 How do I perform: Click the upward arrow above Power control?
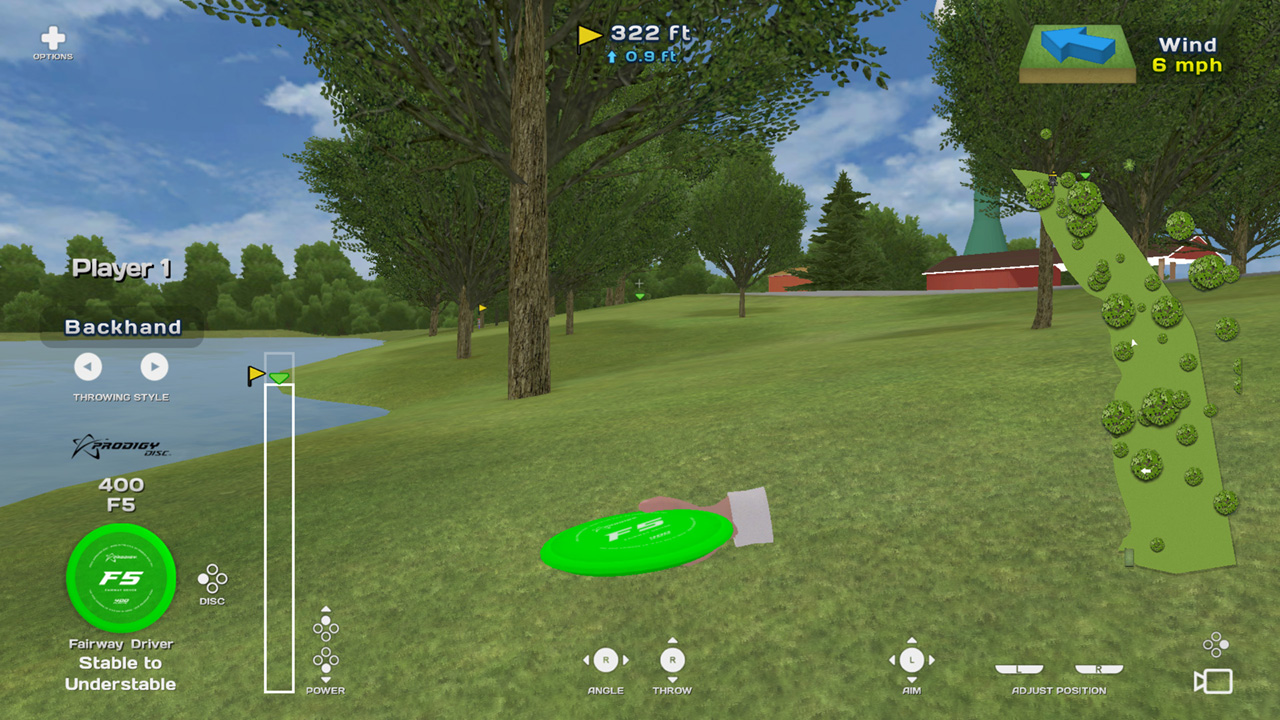[x=325, y=610]
